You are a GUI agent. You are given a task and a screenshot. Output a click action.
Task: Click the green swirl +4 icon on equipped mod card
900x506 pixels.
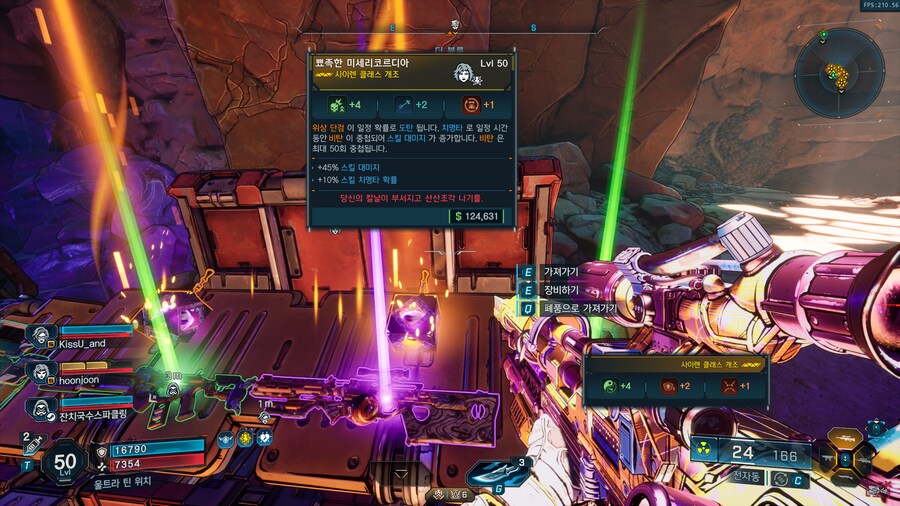[x=608, y=386]
